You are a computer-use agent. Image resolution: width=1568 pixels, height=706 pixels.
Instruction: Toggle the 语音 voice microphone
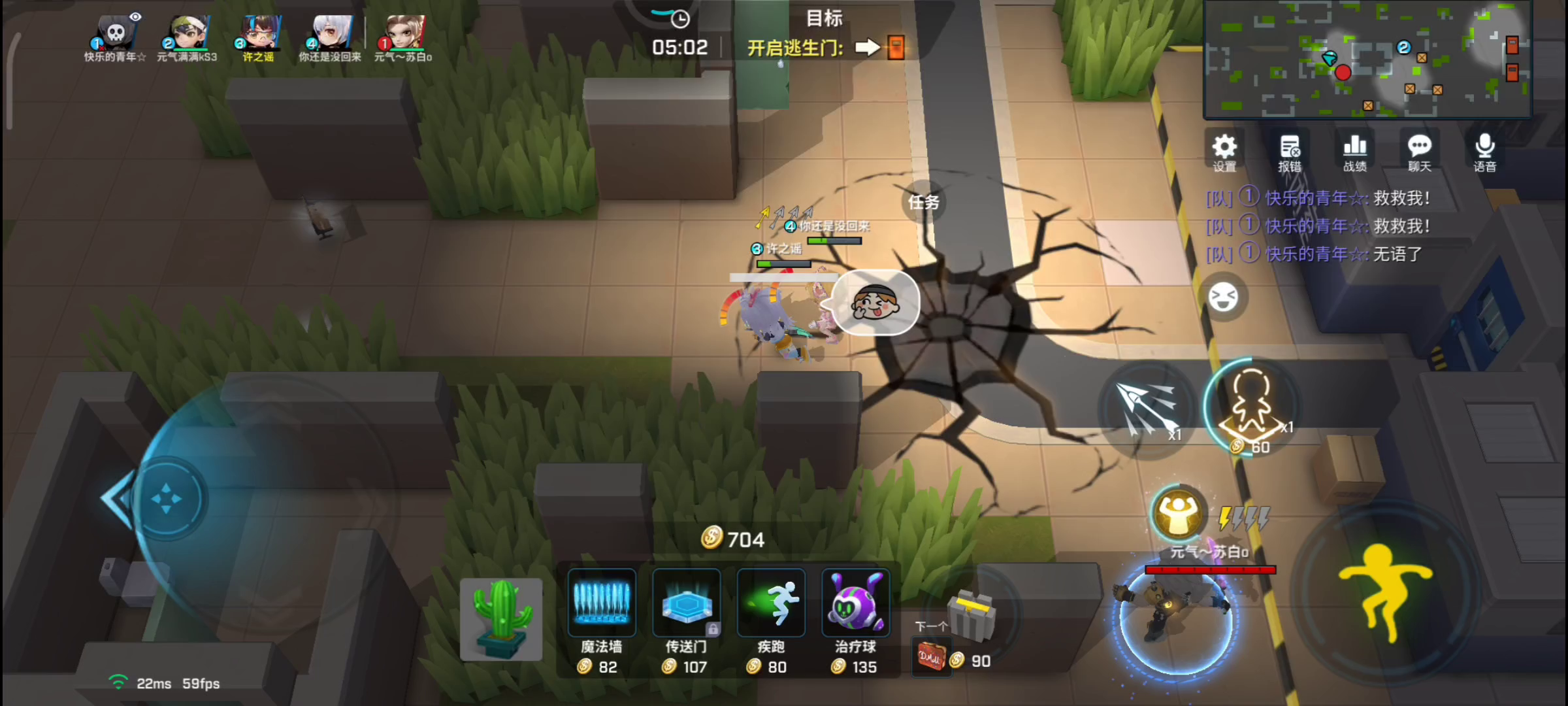point(1484,152)
